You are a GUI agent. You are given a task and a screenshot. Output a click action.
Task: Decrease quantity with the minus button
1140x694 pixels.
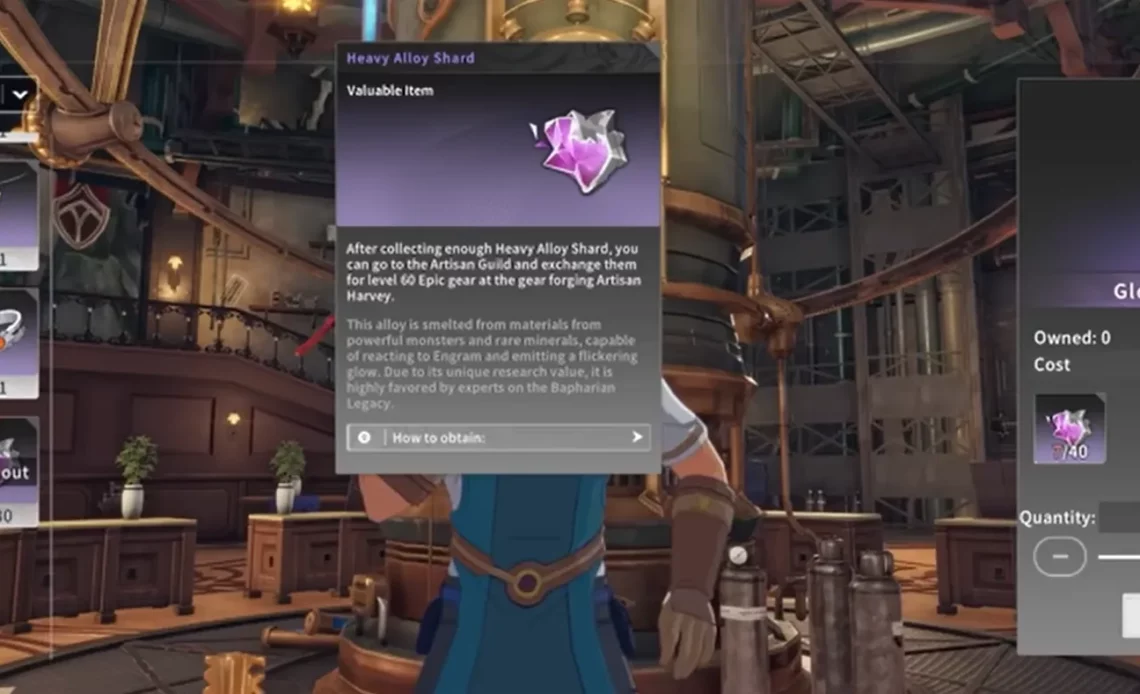point(1059,555)
